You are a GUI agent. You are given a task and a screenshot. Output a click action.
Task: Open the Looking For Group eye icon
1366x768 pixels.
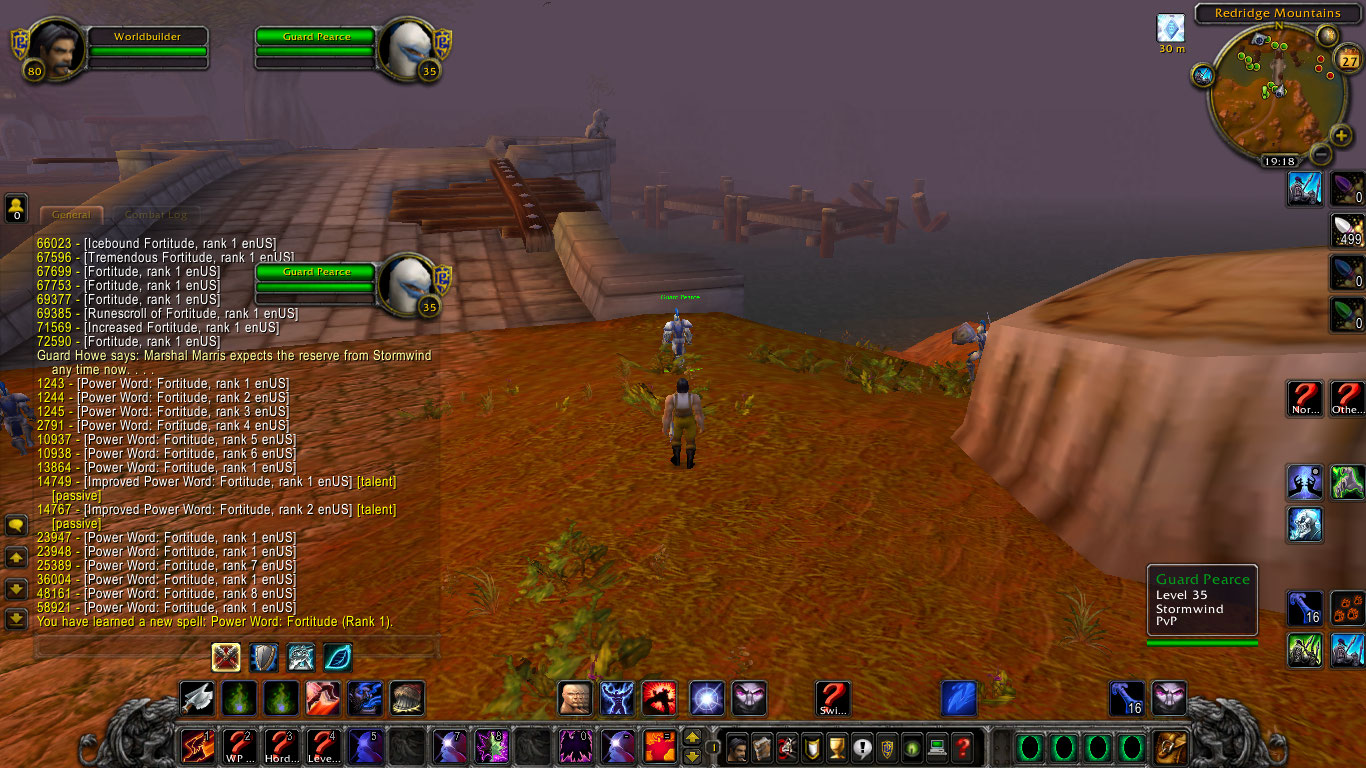[912, 746]
